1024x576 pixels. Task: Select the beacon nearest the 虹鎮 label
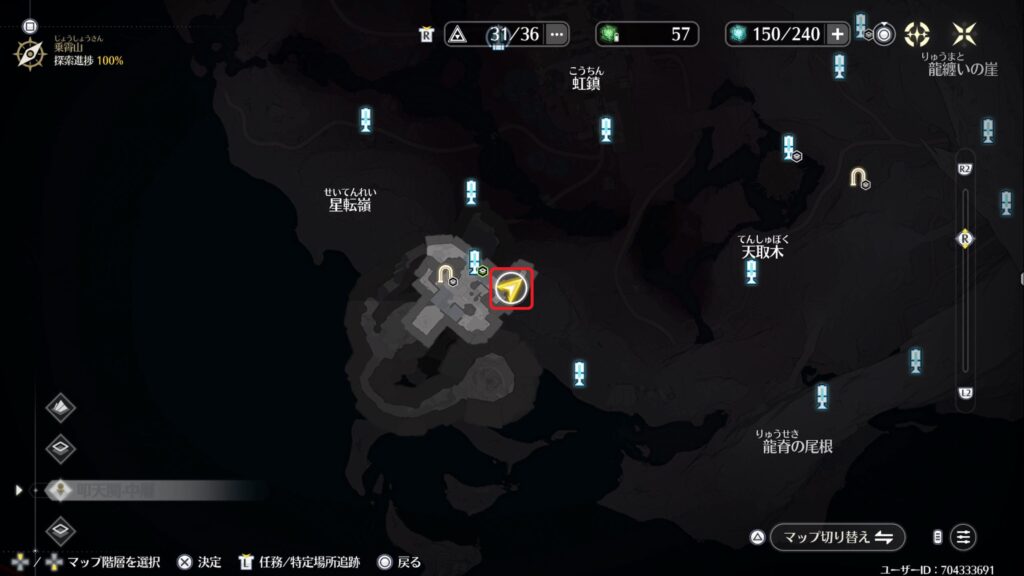click(606, 129)
